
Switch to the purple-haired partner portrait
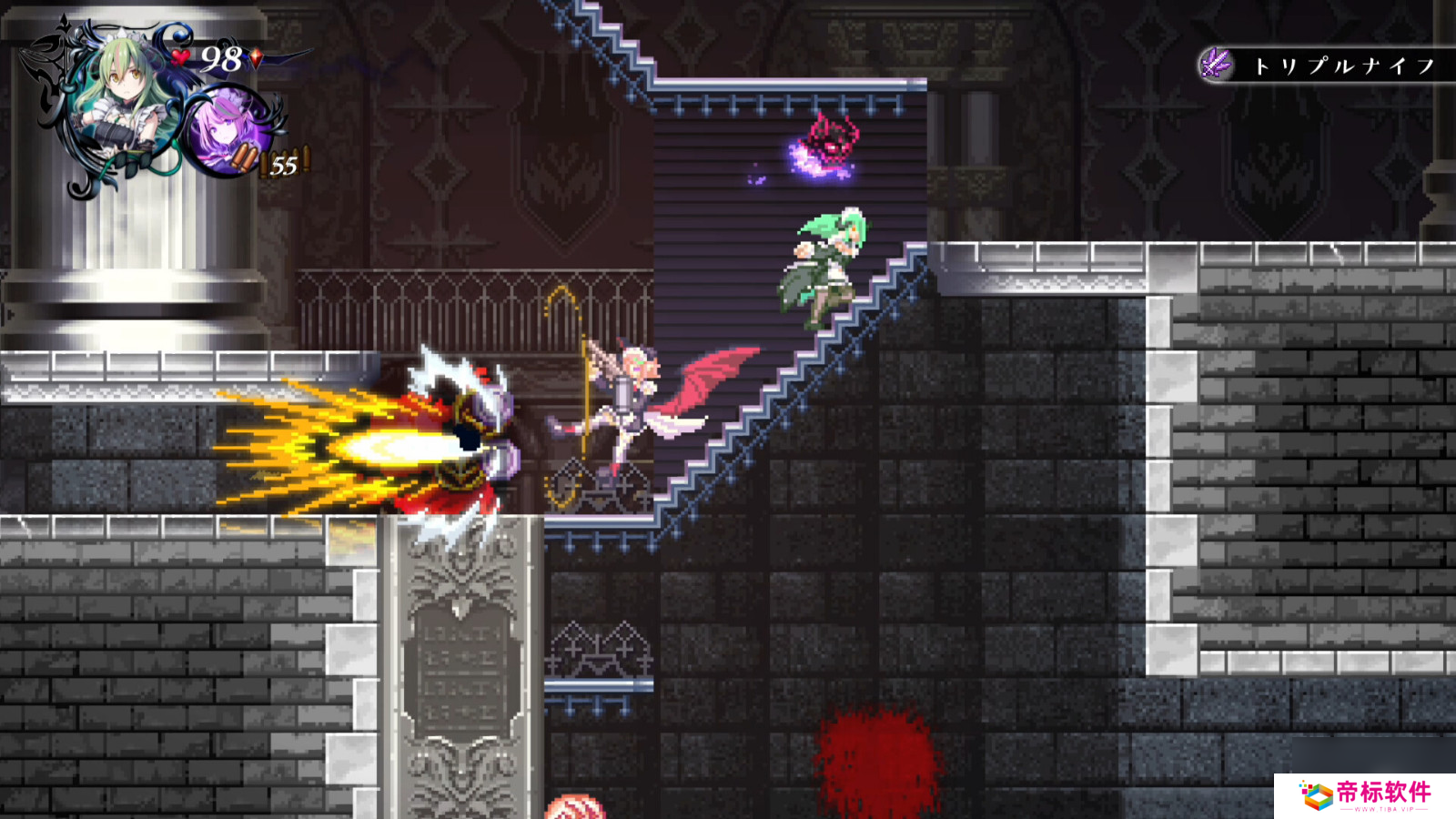pyautogui.click(x=225, y=130)
